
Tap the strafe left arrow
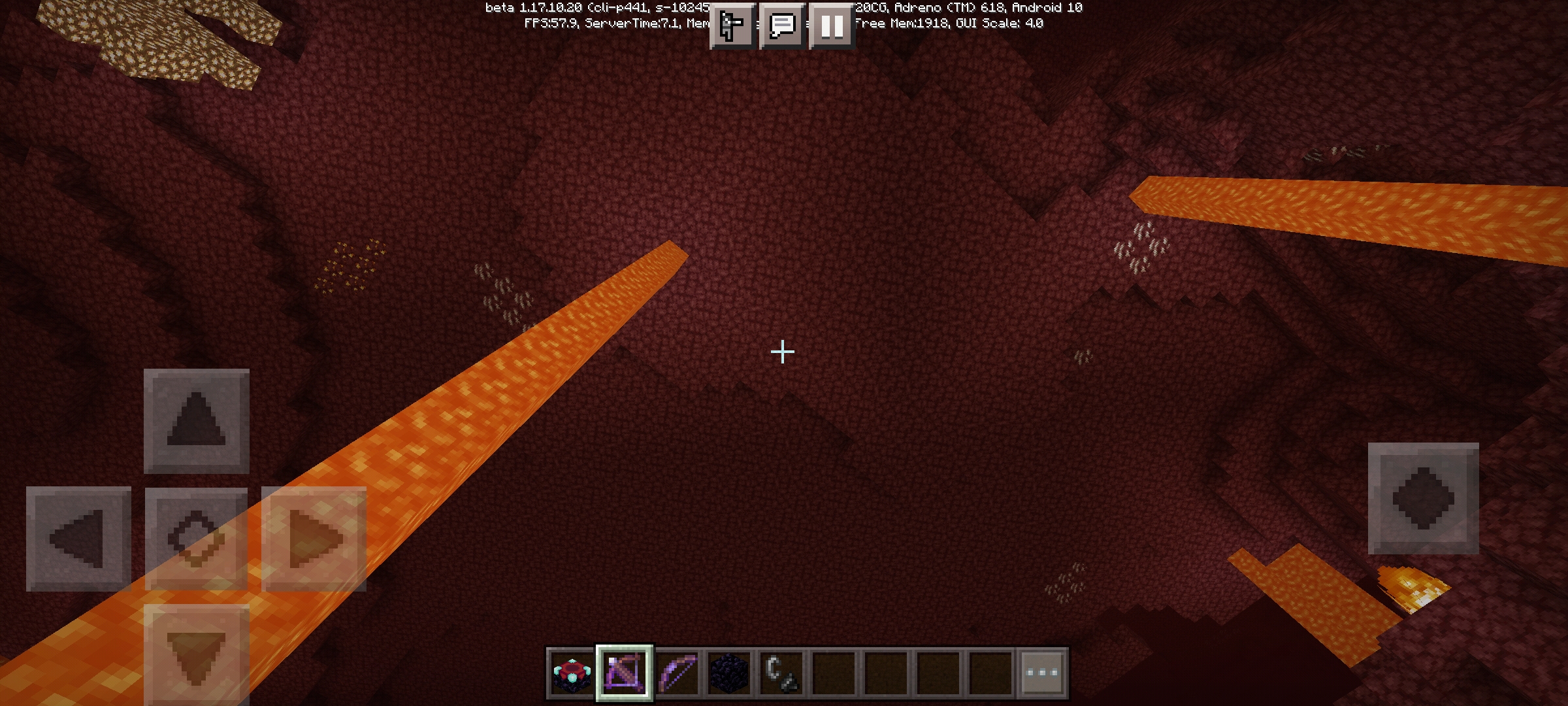coord(78,539)
